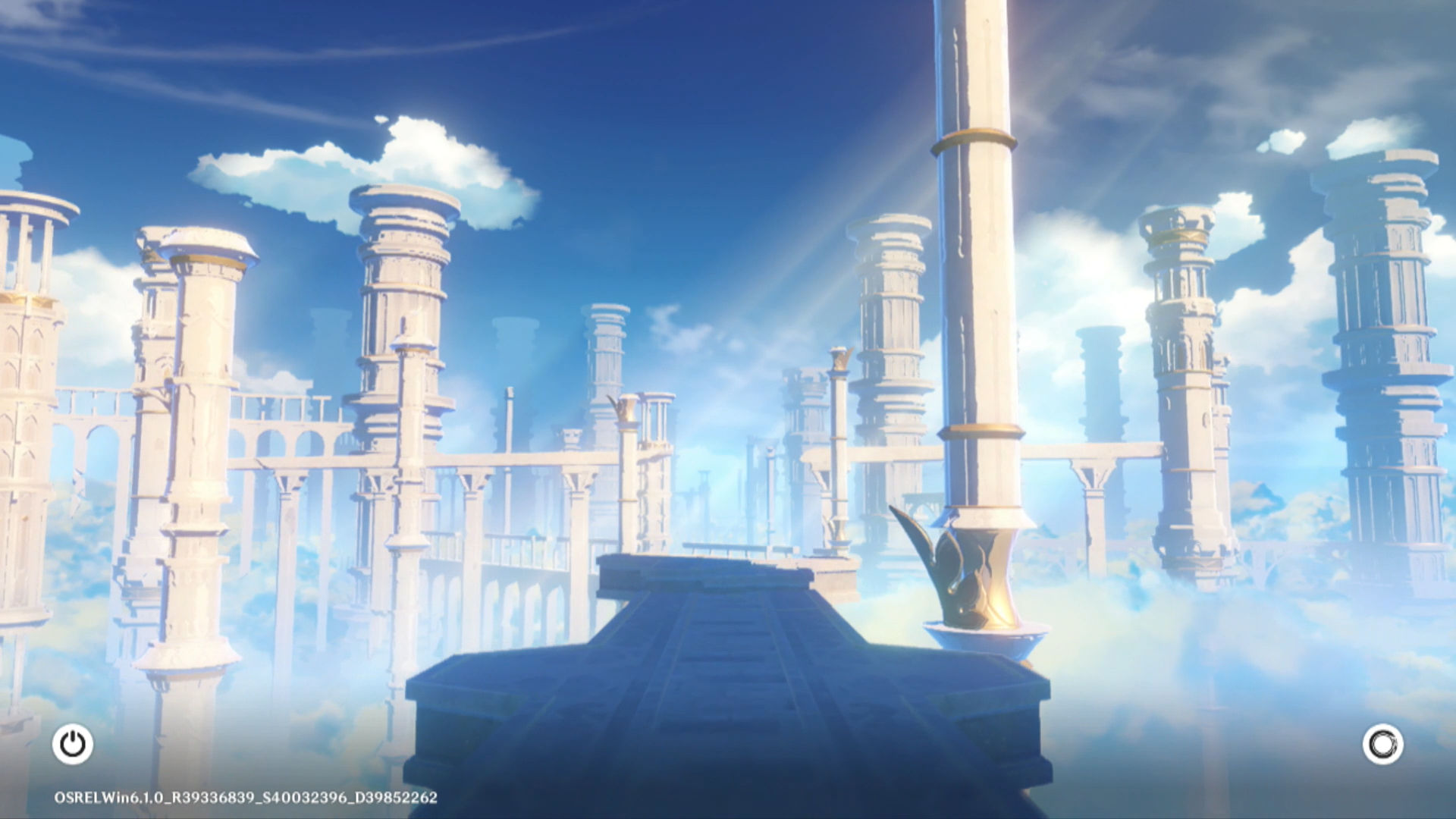
Task: Open the circular repair icon button
Action: 1382,744
